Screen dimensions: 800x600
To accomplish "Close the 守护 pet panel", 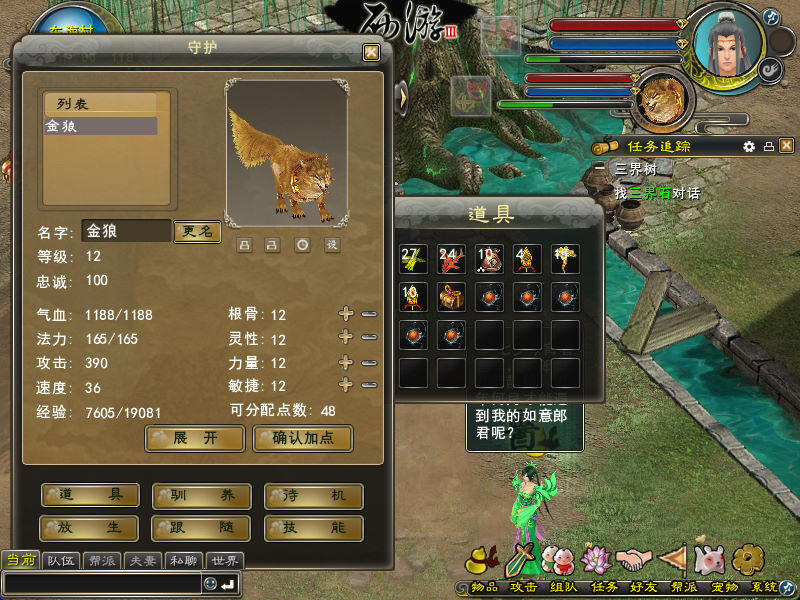I will (x=371, y=52).
